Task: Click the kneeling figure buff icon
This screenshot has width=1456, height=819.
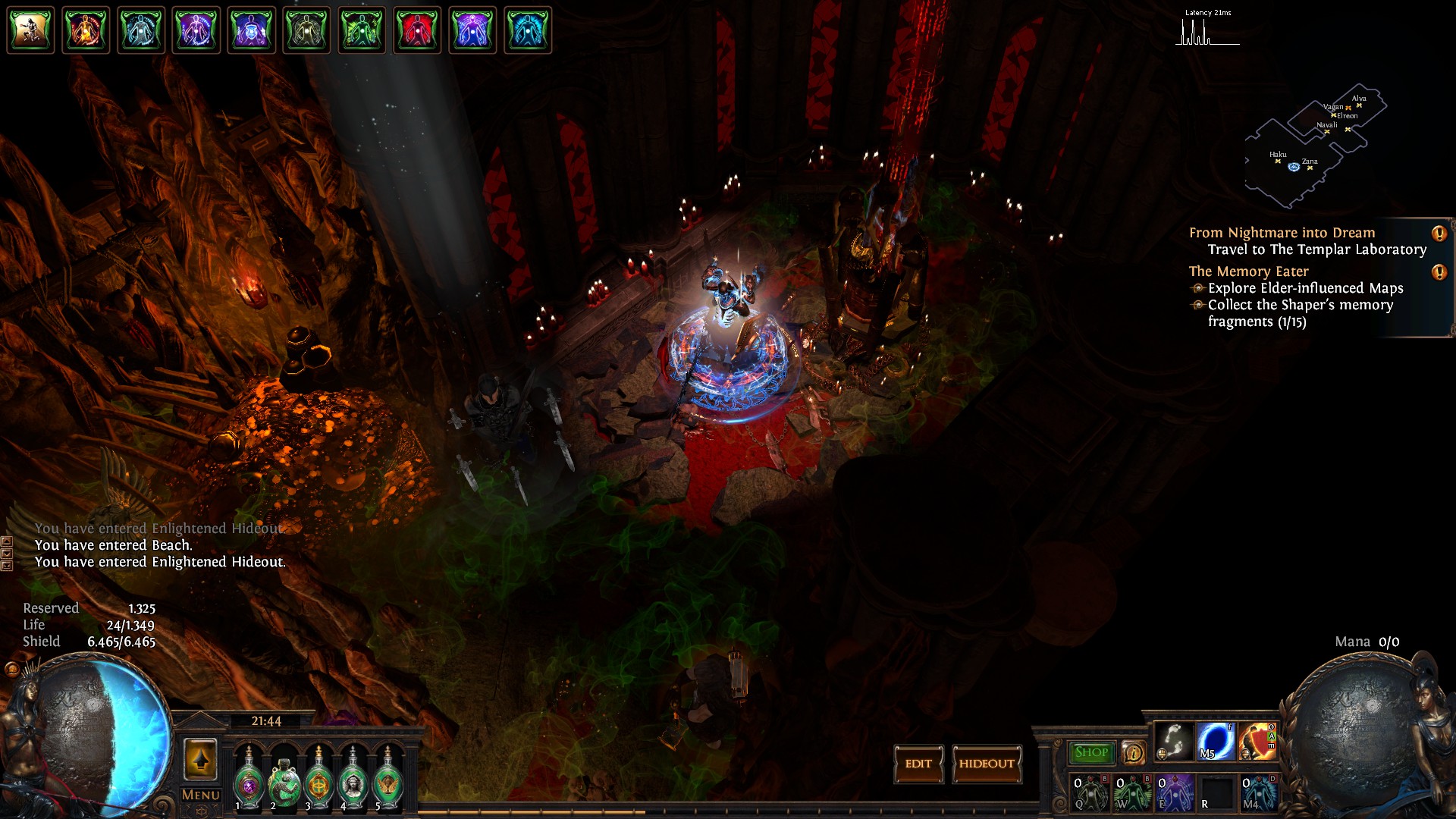Action: click(30, 30)
